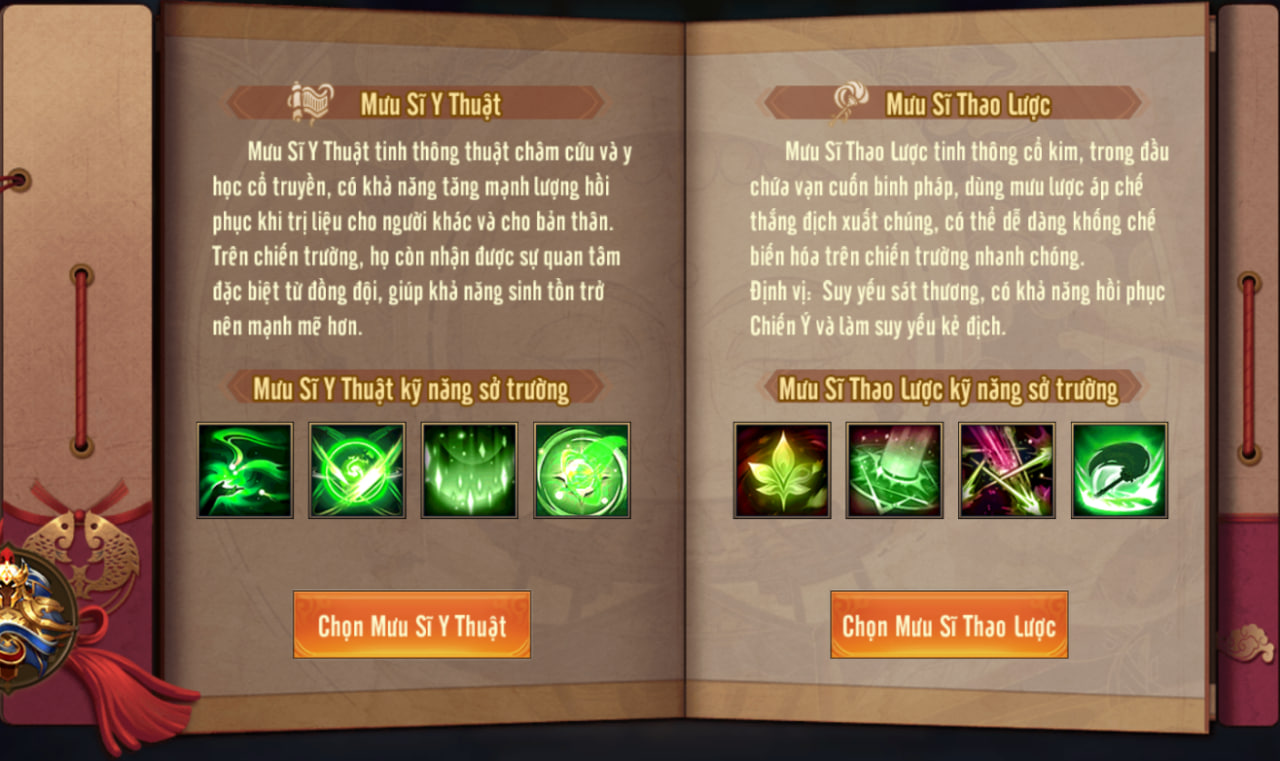Show the pink crossed arrows skill icon
This screenshot has height=761, width=1280.
(x=1006, y=470)
